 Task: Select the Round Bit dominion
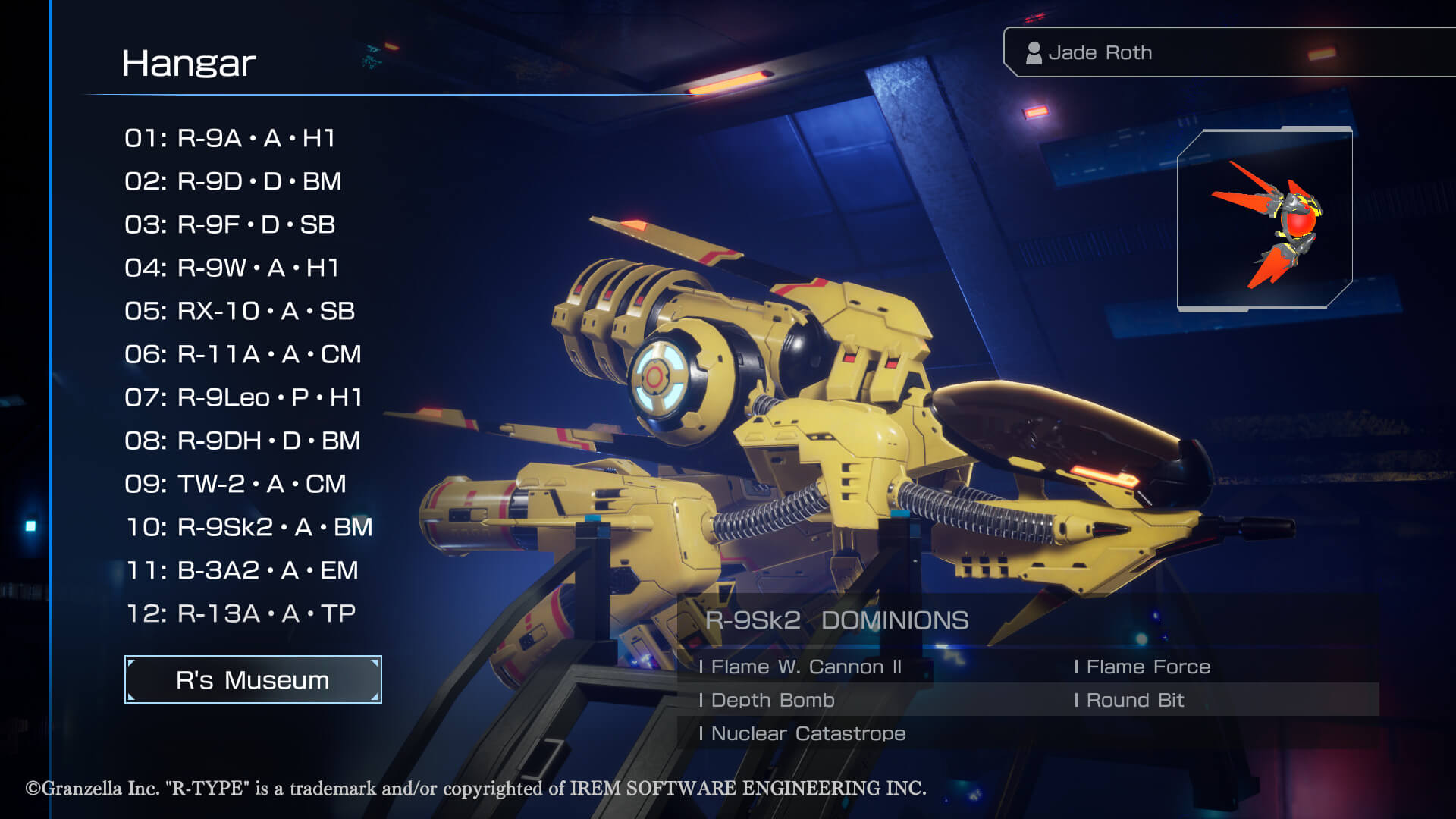[1129, 700]
